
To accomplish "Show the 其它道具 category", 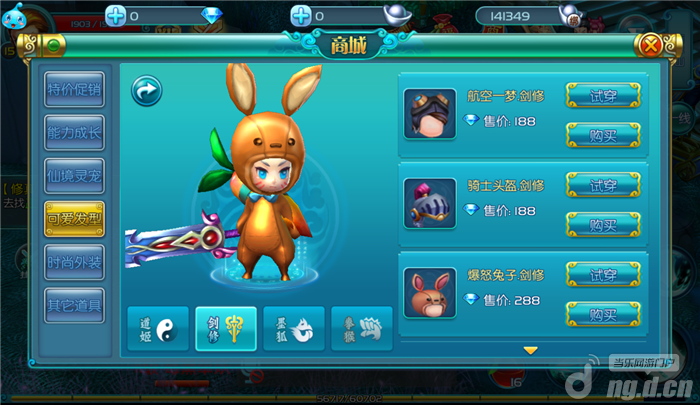I will (75, 305).
